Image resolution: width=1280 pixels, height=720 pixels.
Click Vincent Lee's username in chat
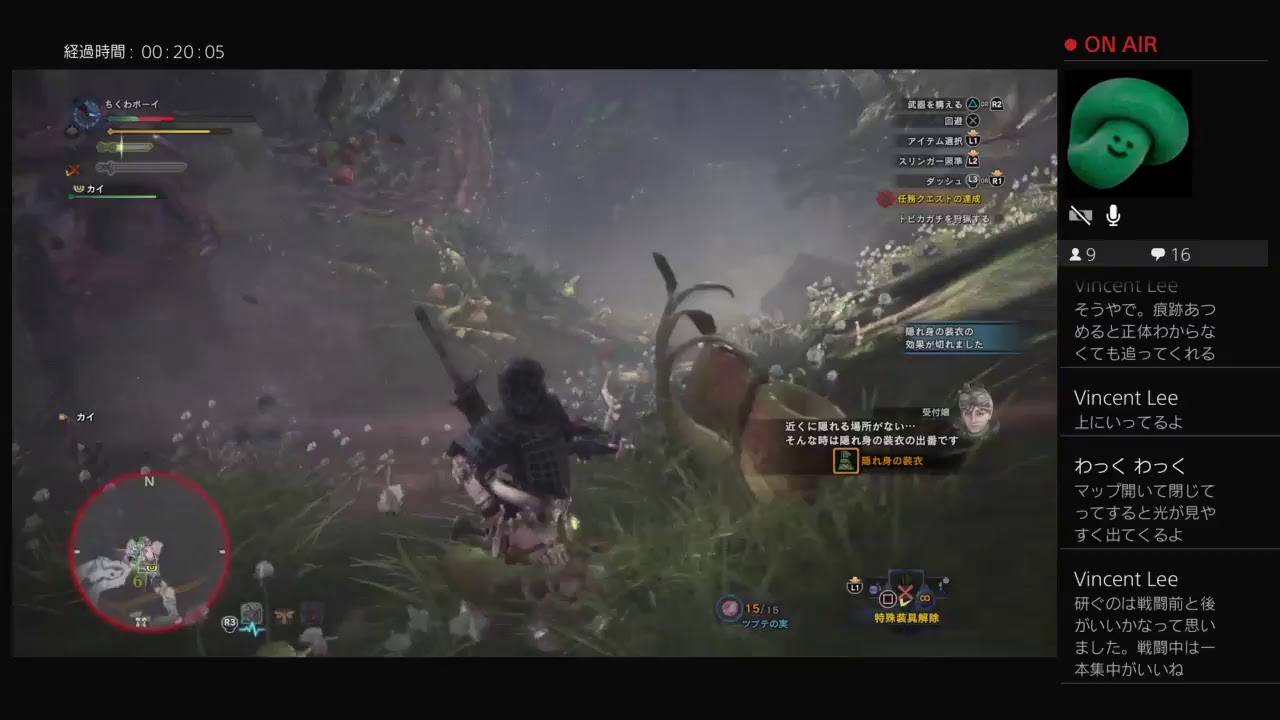click(x=1126, y=397)
